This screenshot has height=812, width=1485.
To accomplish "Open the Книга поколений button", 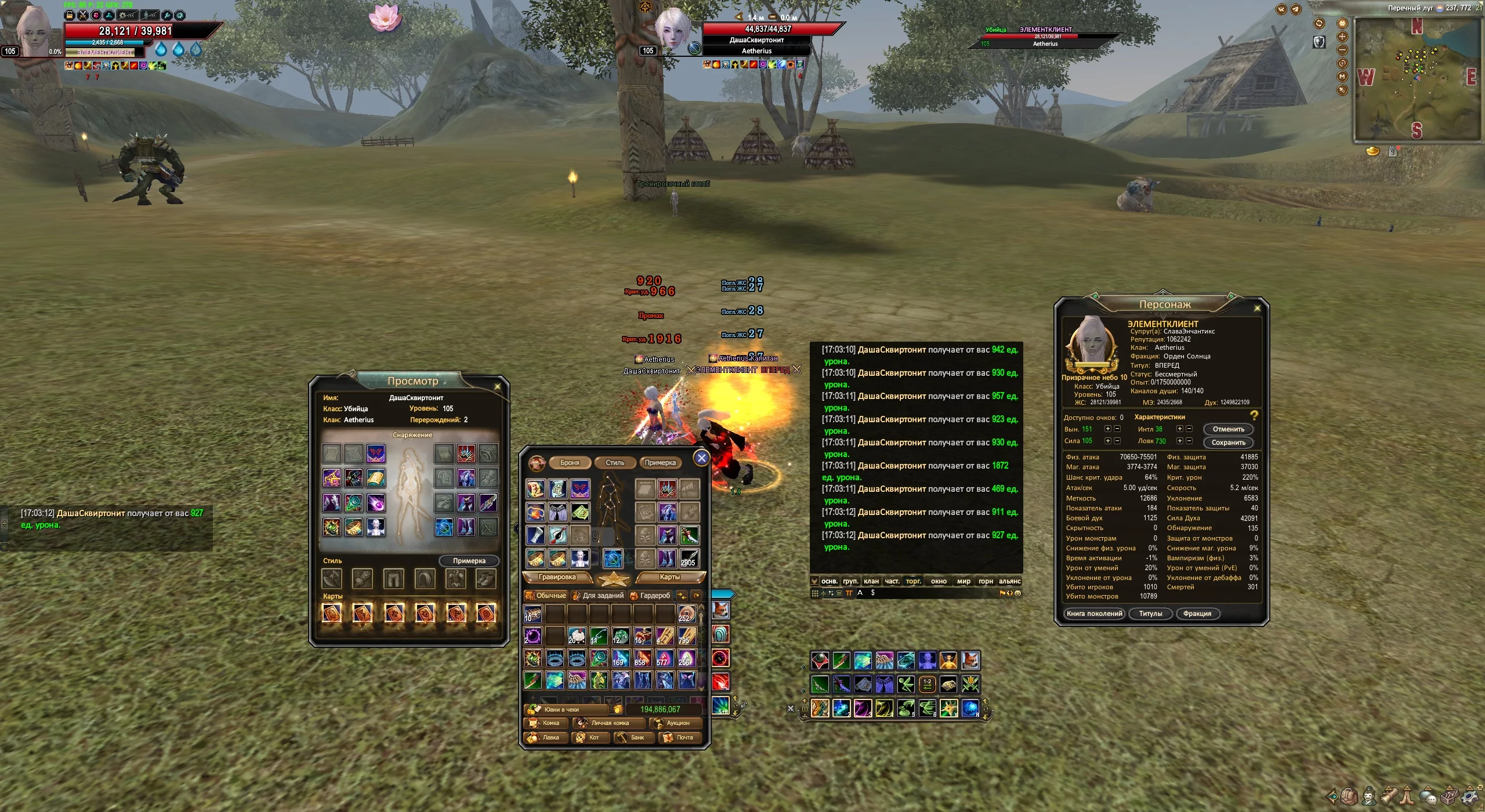I will tap(1094, 614).
